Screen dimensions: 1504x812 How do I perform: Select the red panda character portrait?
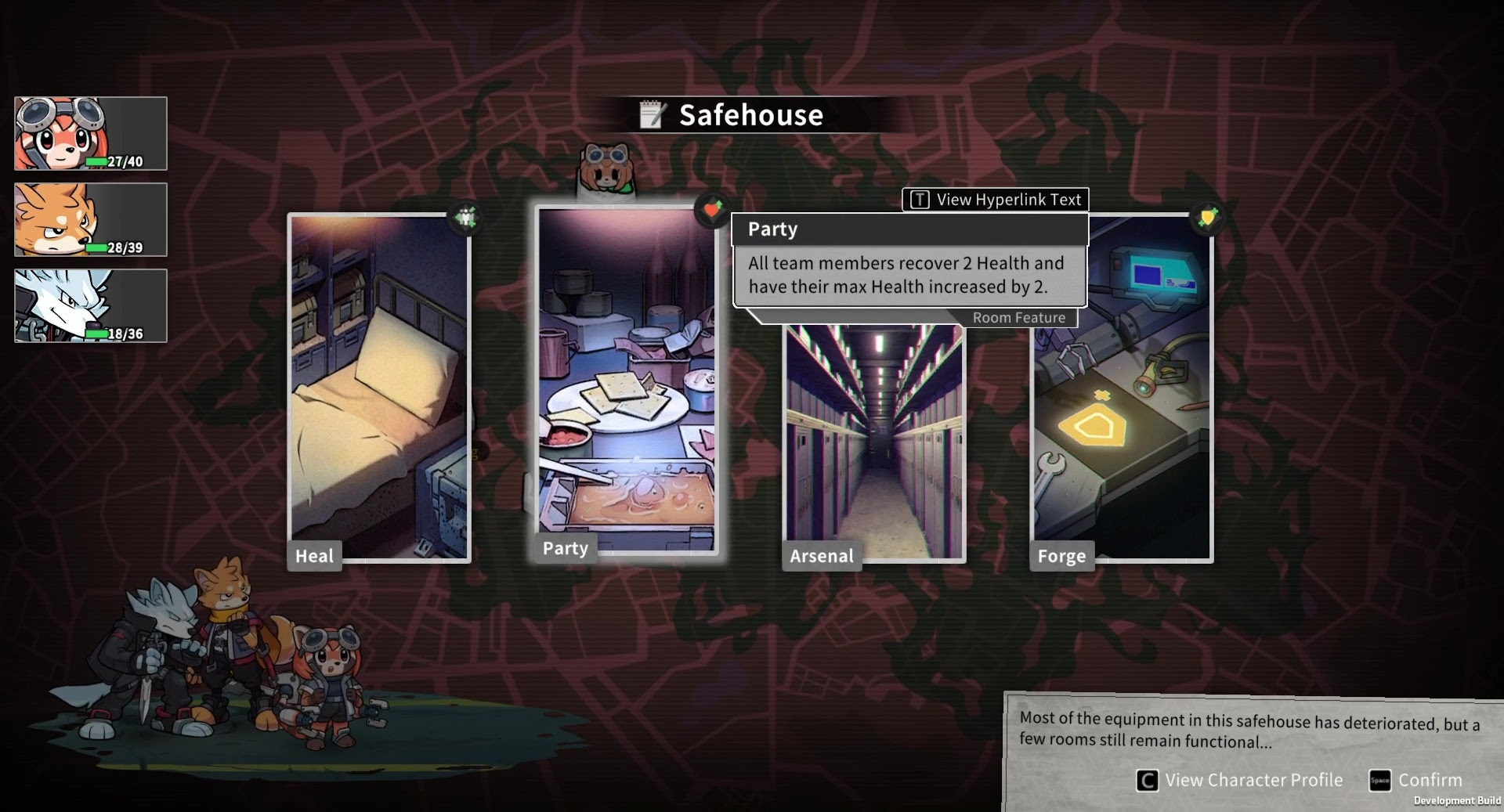[91, 134]
